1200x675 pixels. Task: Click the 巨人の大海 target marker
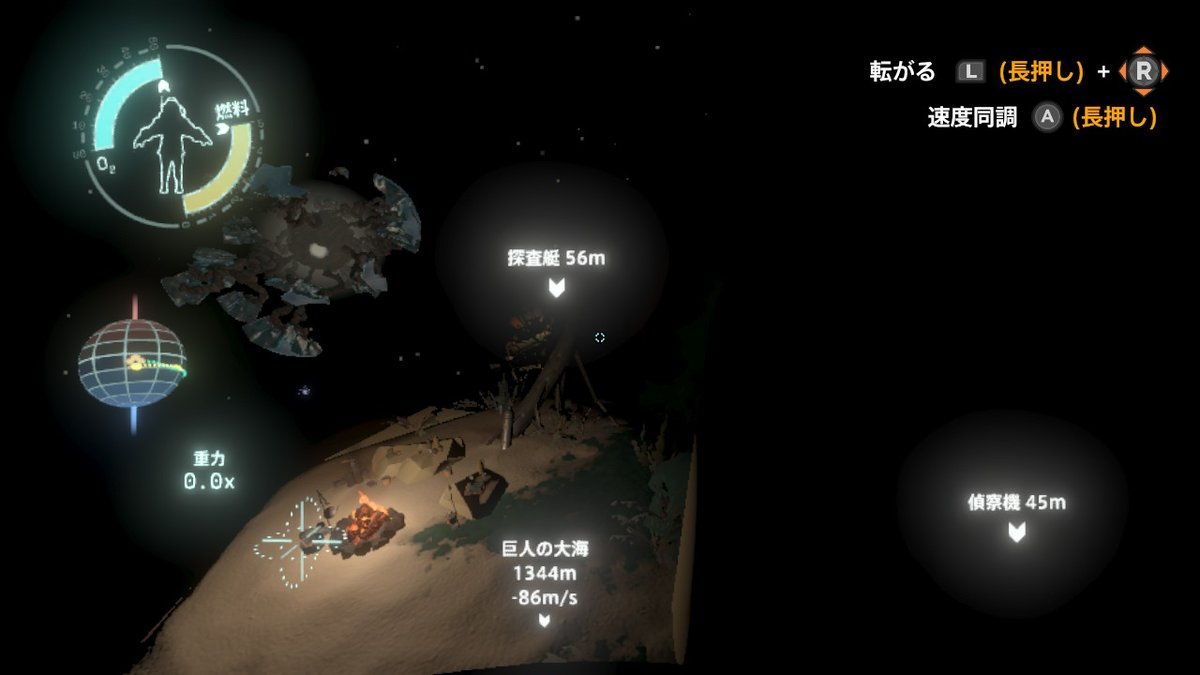point(543,620)
